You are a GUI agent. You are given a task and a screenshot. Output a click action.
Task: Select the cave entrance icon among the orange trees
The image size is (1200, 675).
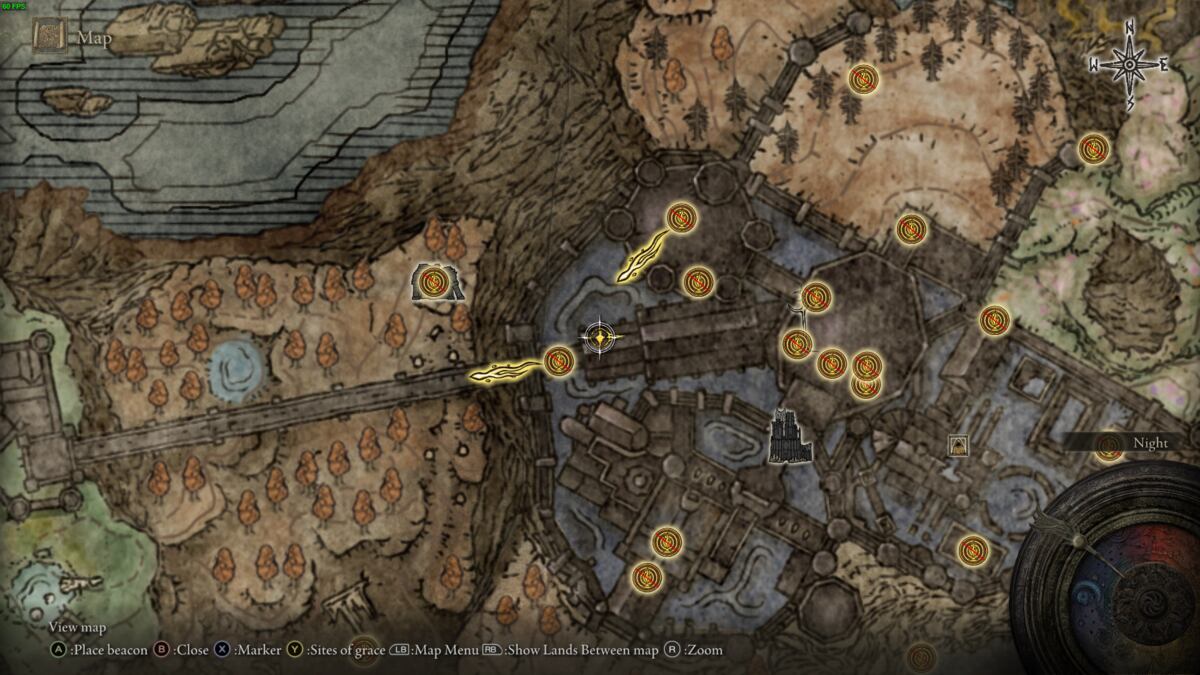(437, 284)
